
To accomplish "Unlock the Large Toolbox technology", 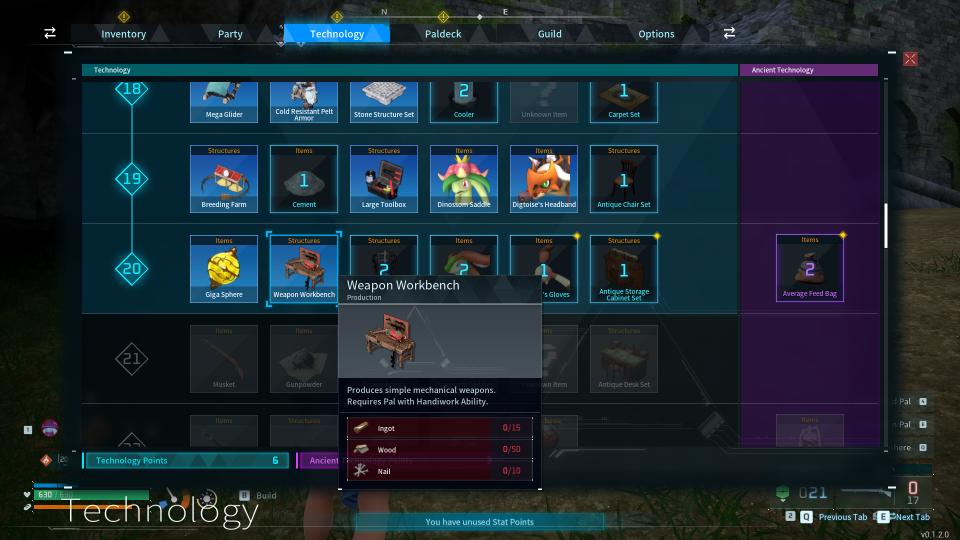I will coord(384,180).
